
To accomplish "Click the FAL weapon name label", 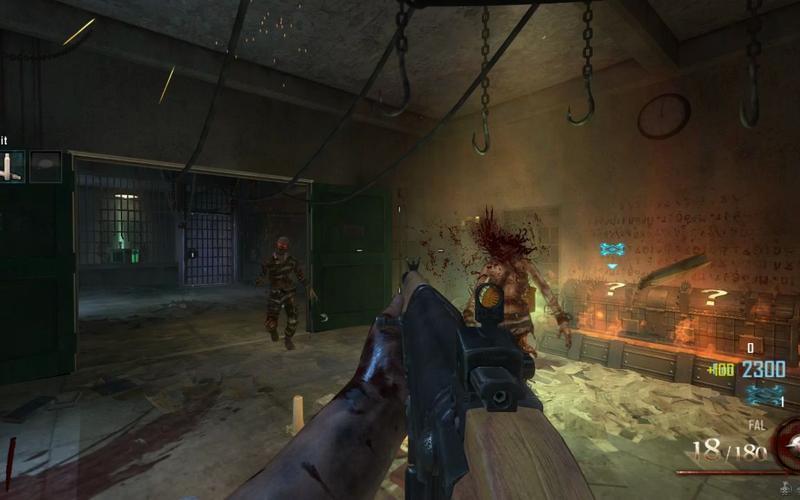I will pos(757,425).
